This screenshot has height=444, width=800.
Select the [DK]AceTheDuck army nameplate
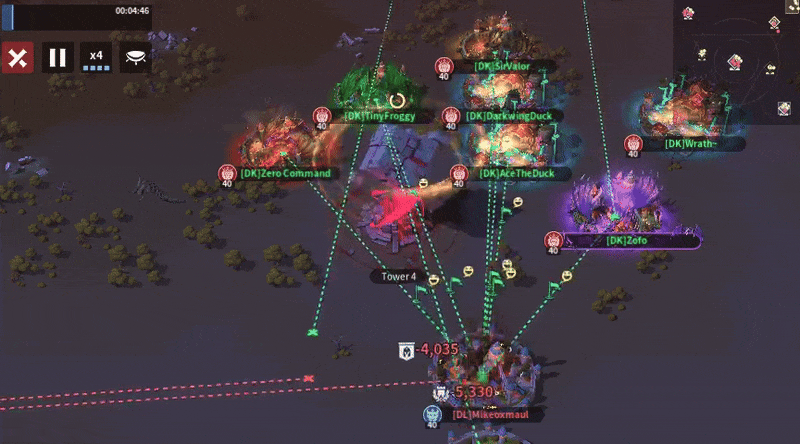[x=516, y=173]
